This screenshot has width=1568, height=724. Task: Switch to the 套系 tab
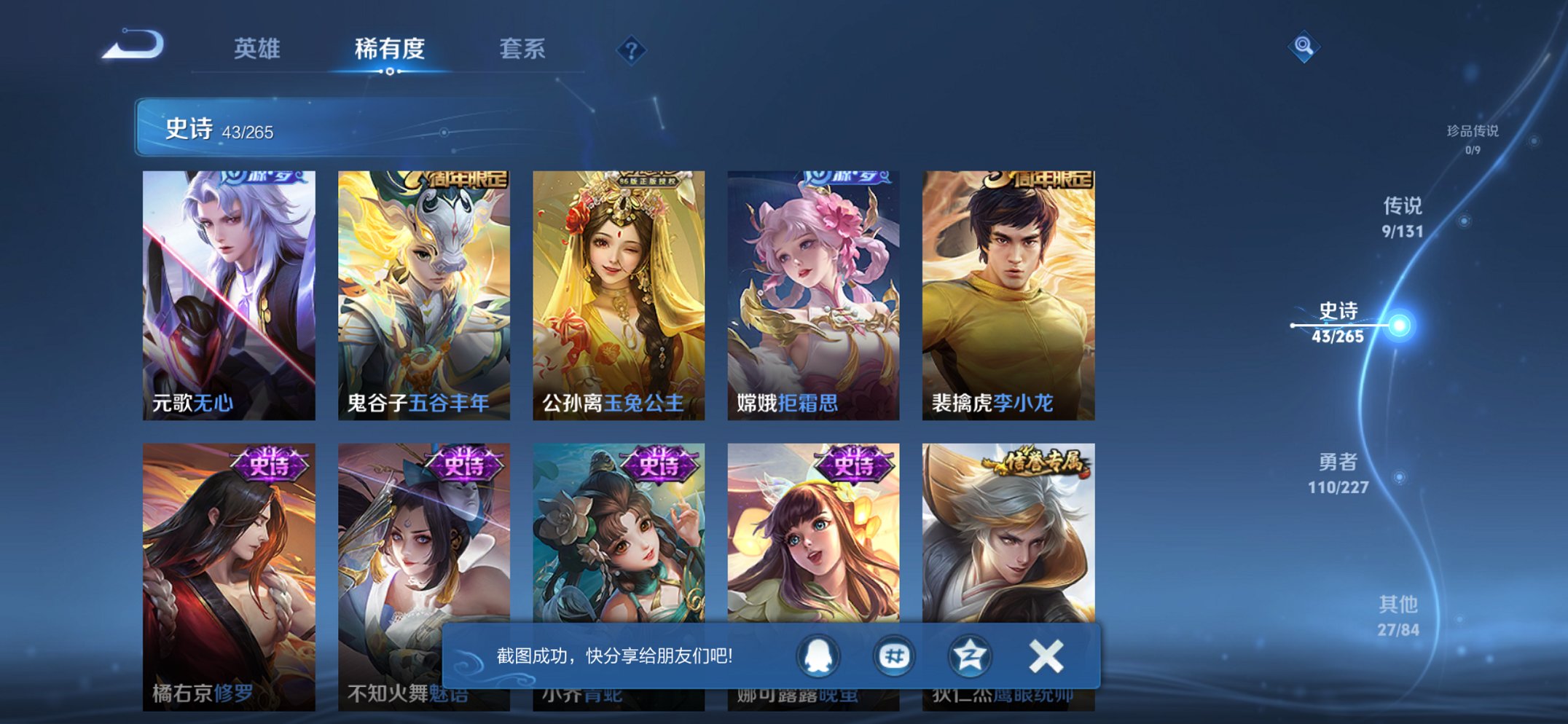(x=522, y=50)
